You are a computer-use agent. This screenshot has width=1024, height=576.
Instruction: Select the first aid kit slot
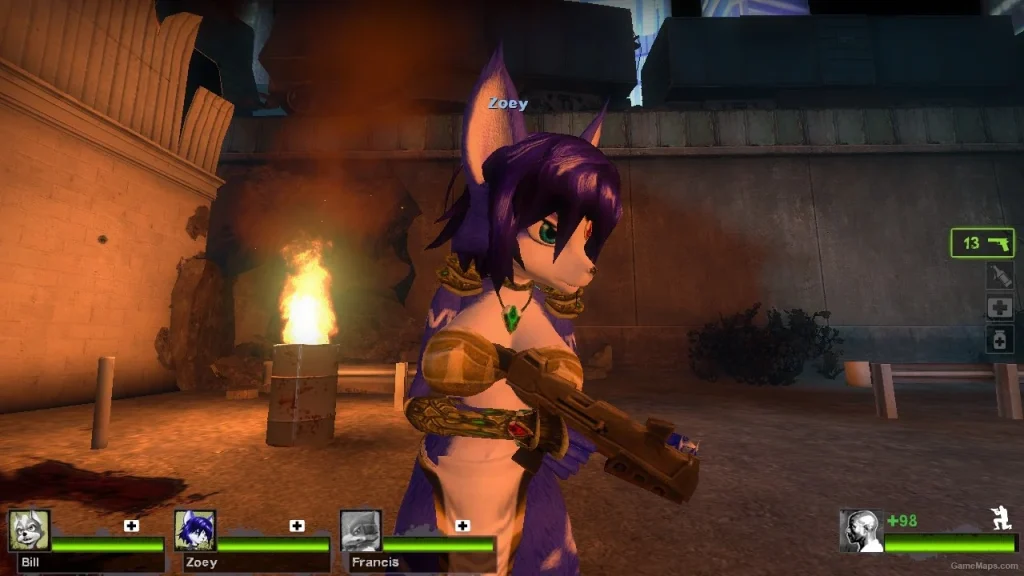pos(999,307)
